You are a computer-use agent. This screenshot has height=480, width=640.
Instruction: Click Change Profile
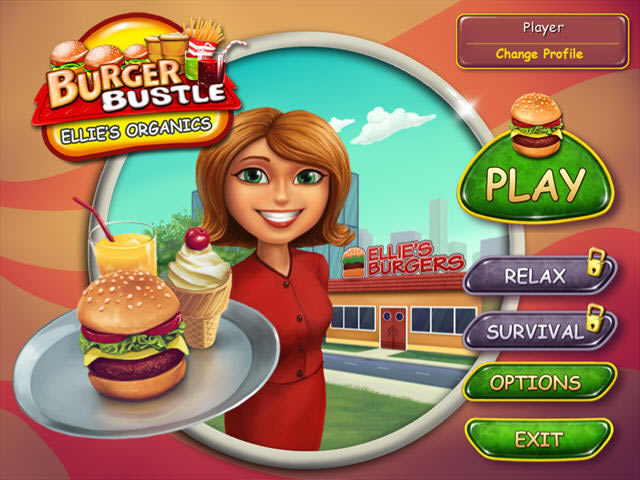click(x=538, y=54)
